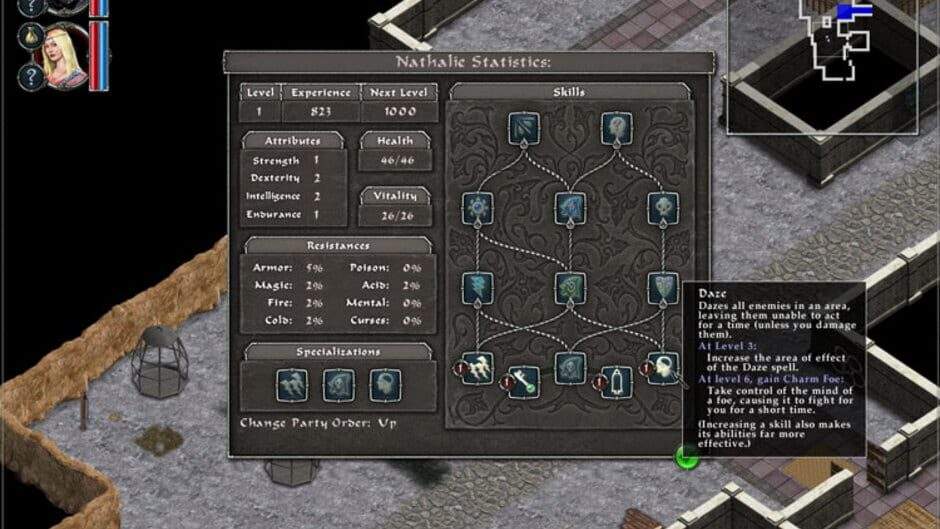Select the third specialization head icon
Viewport: 940px width, 529px height.
pyautogui.click(x=385, y=385)
